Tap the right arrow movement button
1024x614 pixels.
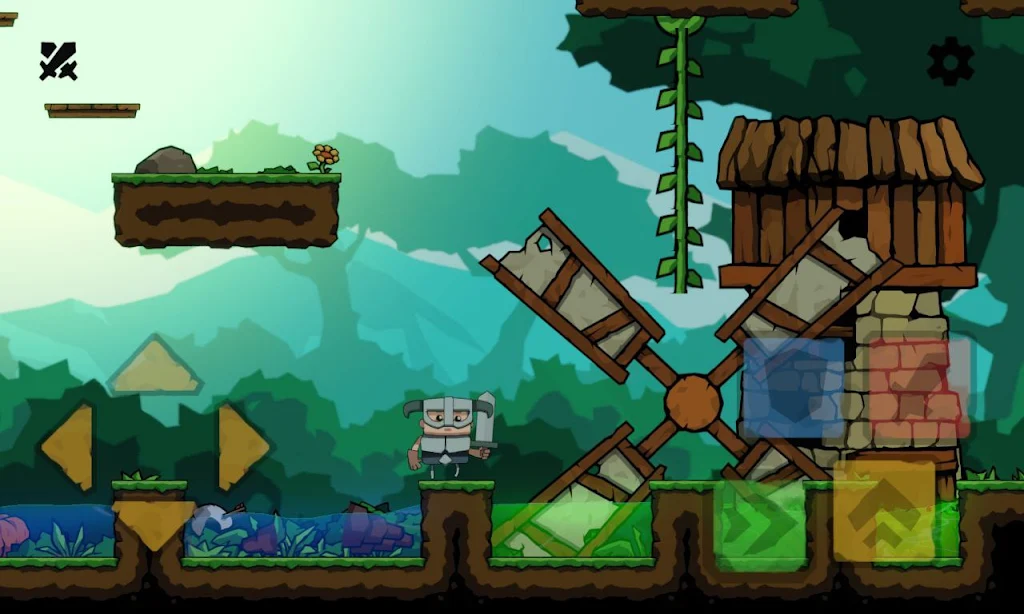(x=242, y=446)
